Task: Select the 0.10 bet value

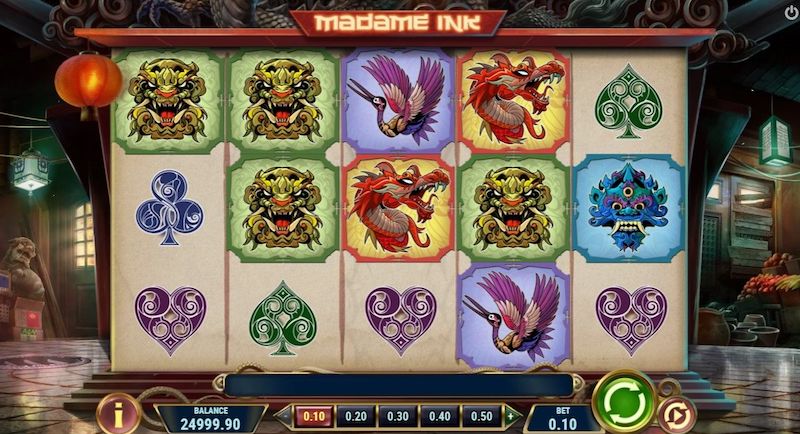Action: (x=314, y=416)
